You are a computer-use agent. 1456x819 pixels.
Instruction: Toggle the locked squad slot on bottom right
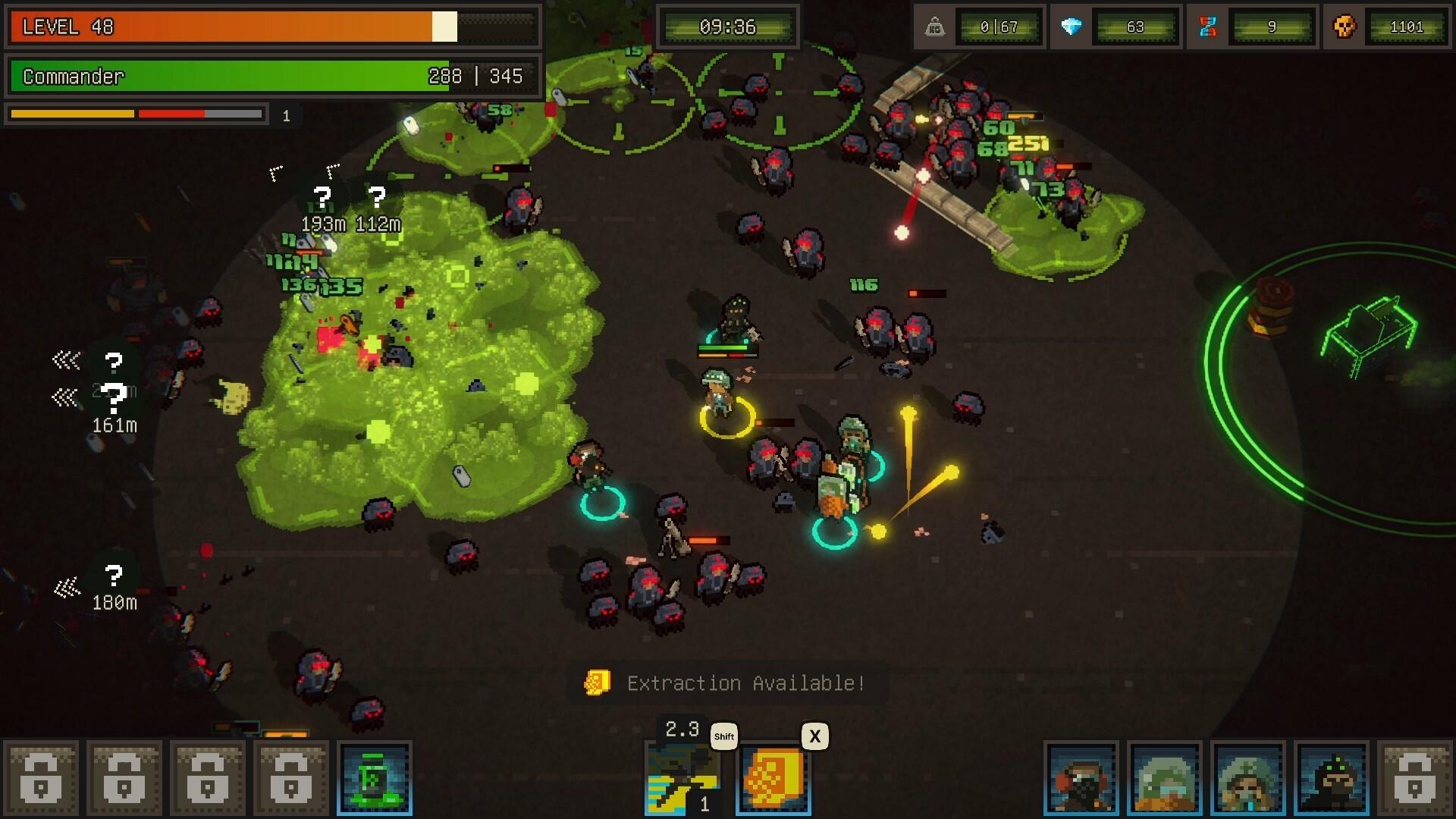click(1412, 777)
